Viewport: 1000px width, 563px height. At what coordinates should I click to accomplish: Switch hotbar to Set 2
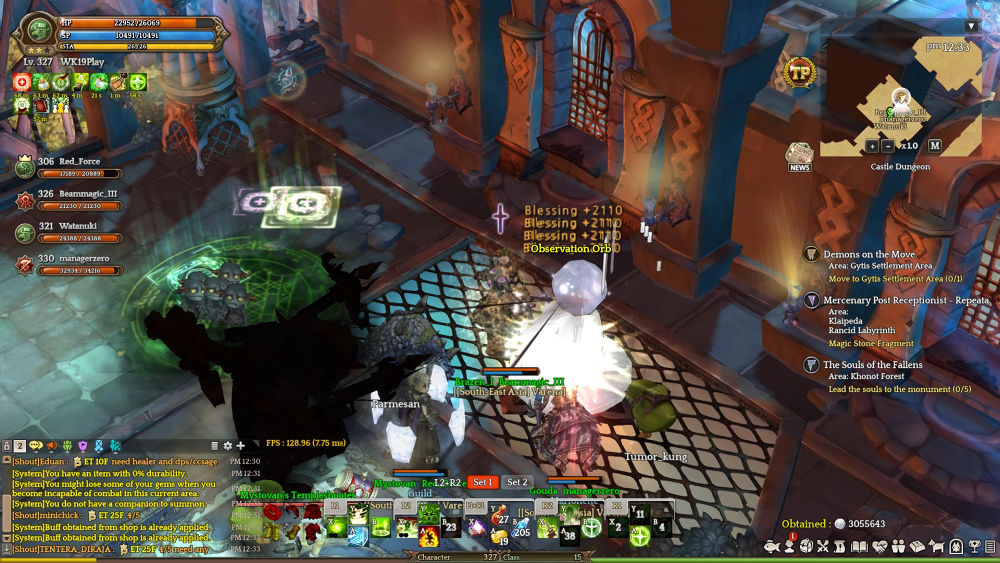pyautogui.click(x=517, y=482)
